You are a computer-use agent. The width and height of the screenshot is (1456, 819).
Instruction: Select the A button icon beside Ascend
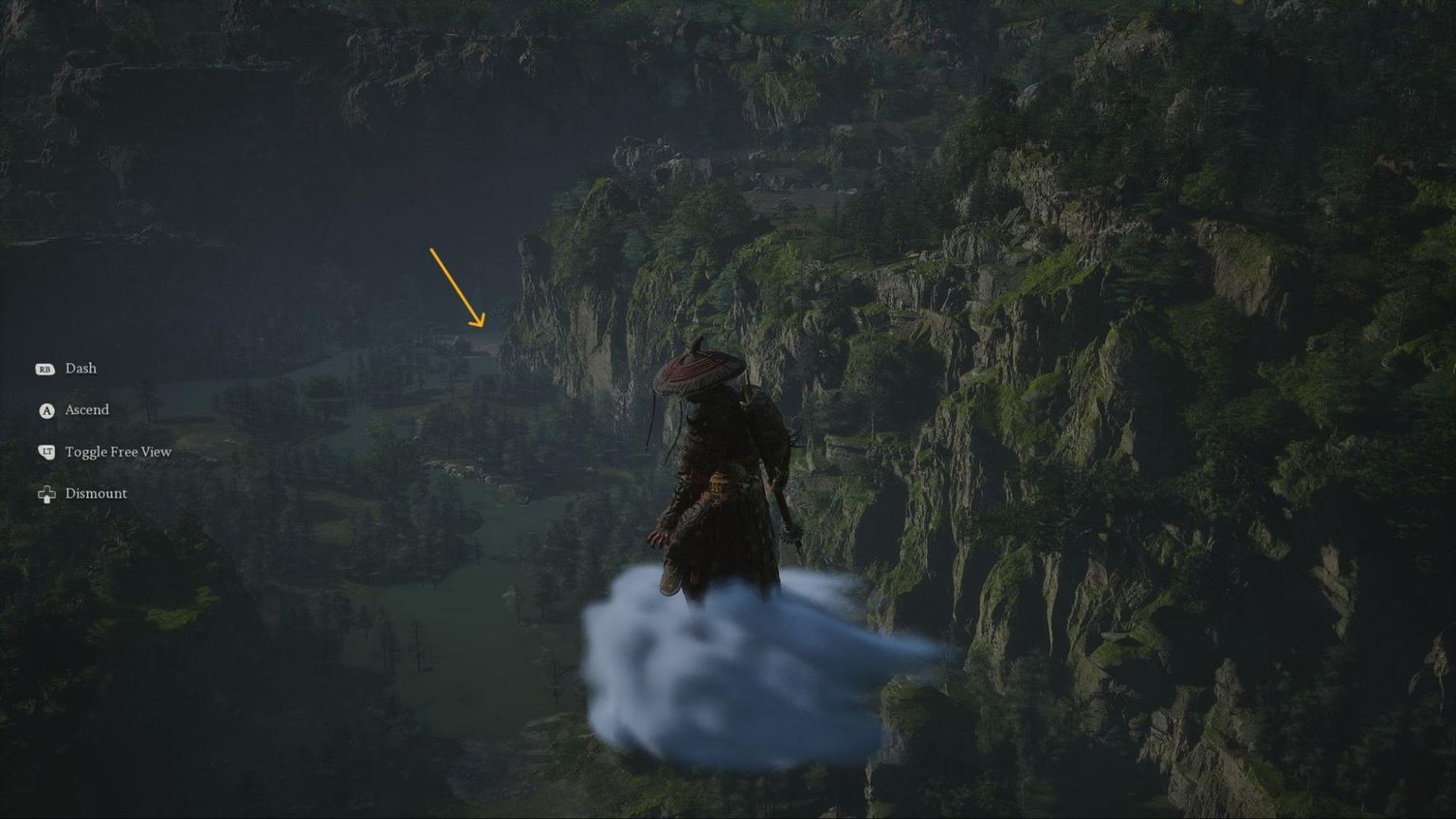(x=45, y=409)
